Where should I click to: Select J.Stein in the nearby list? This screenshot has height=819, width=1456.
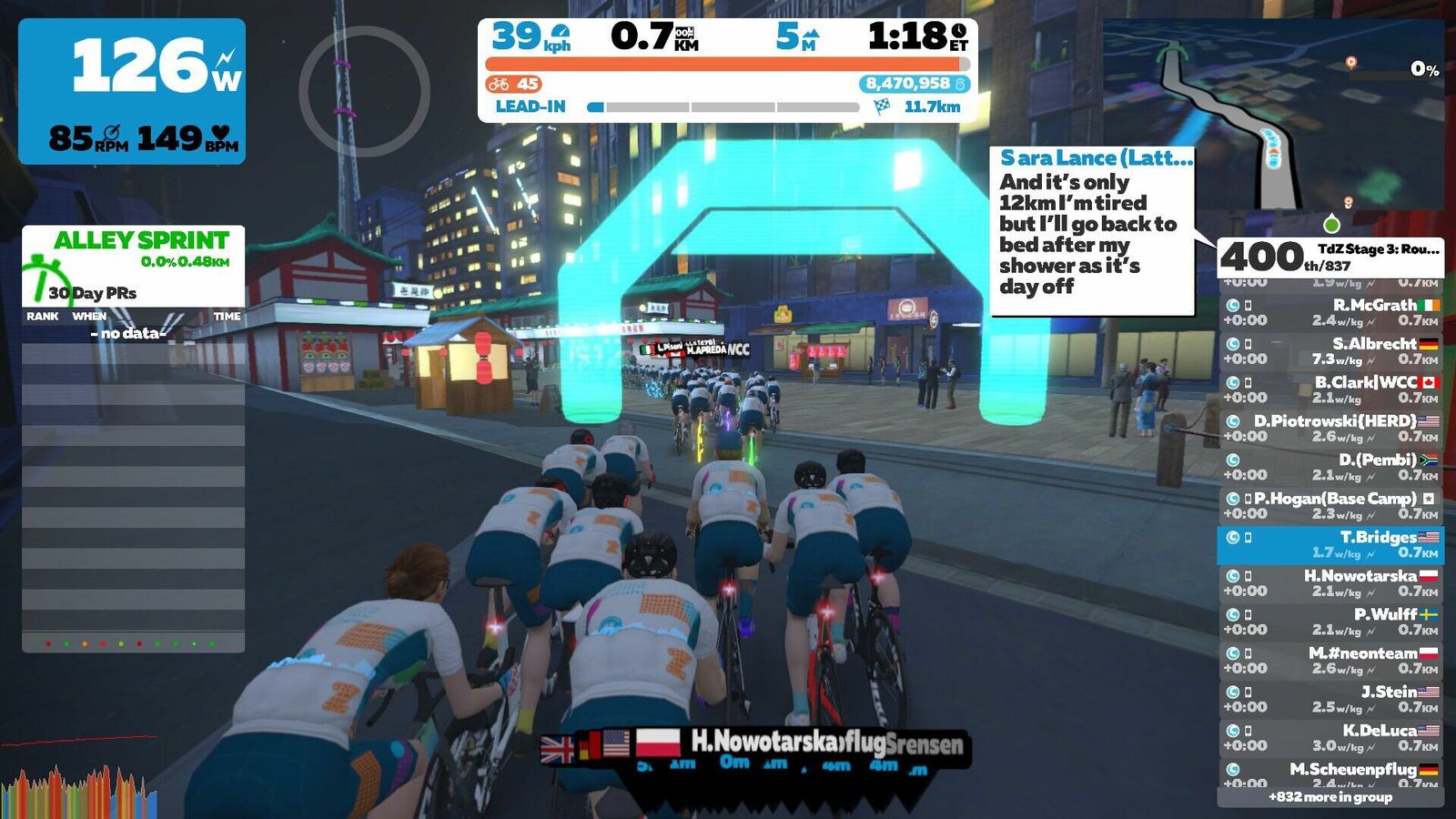[1330, 699]
